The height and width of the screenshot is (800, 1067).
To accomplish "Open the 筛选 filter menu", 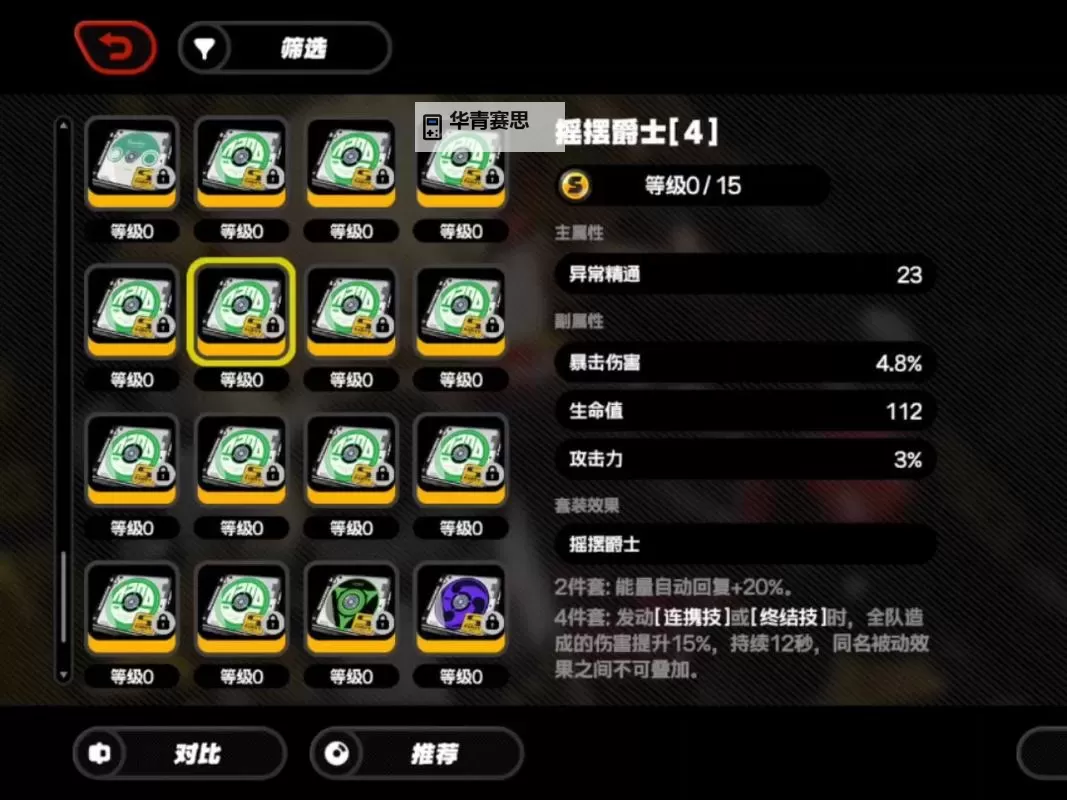I will [284, 48].
